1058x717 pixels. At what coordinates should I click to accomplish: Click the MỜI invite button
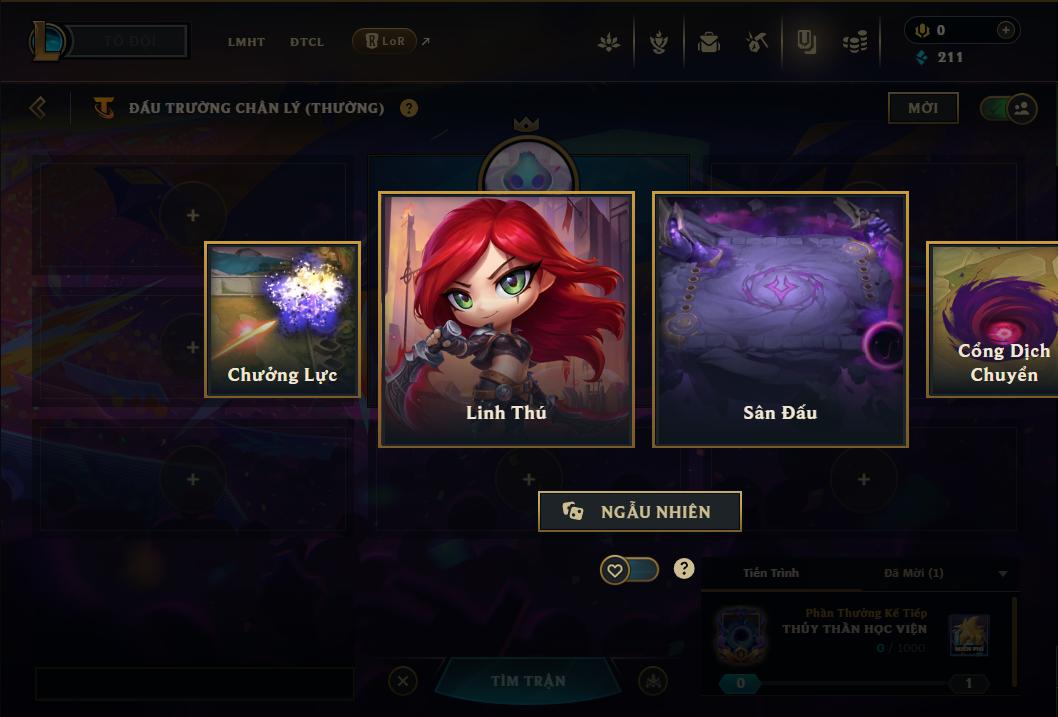pos(923,108)
